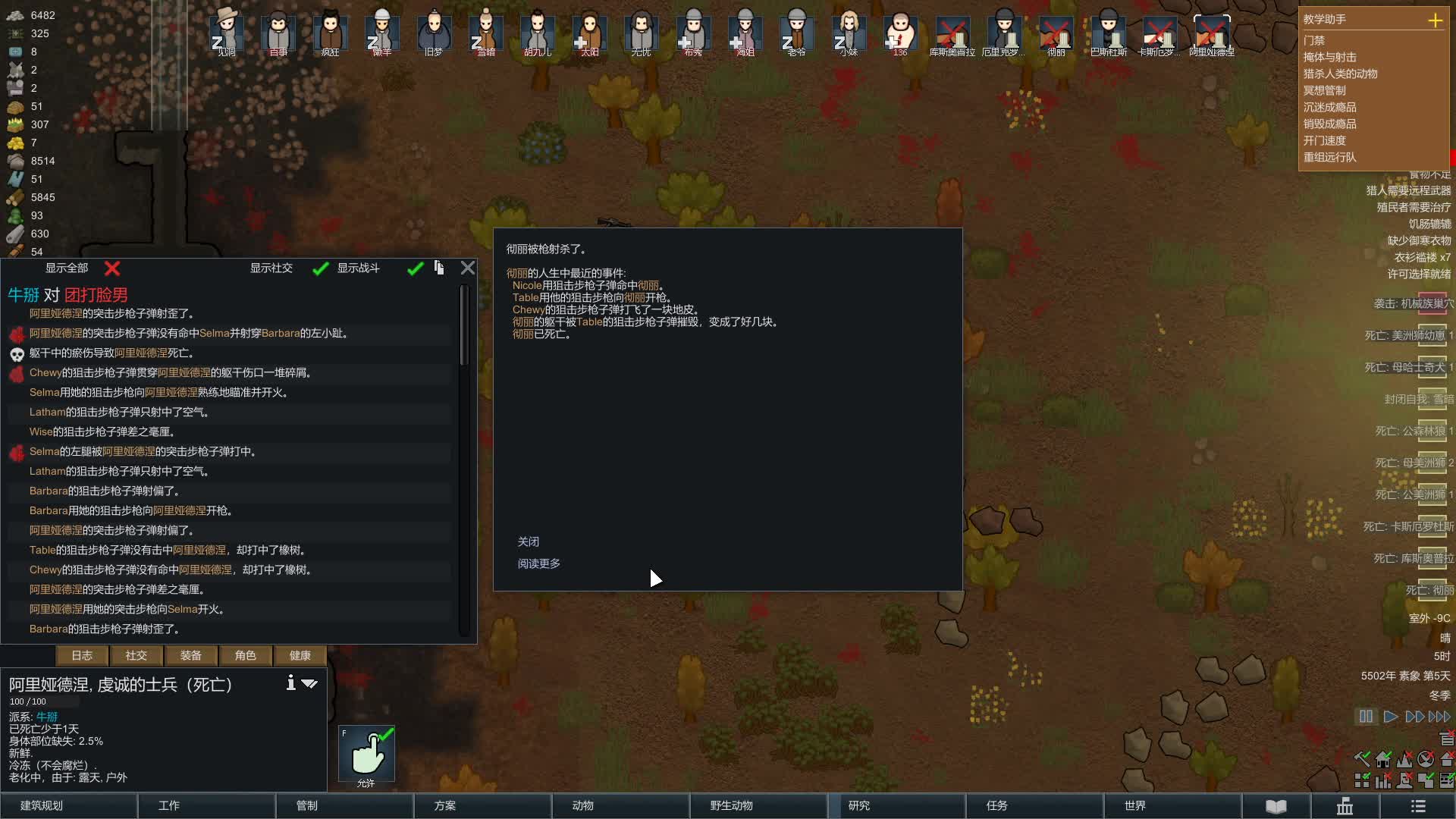Pause the game speed
1456x819 pixels.
[x=1366, y=717]
